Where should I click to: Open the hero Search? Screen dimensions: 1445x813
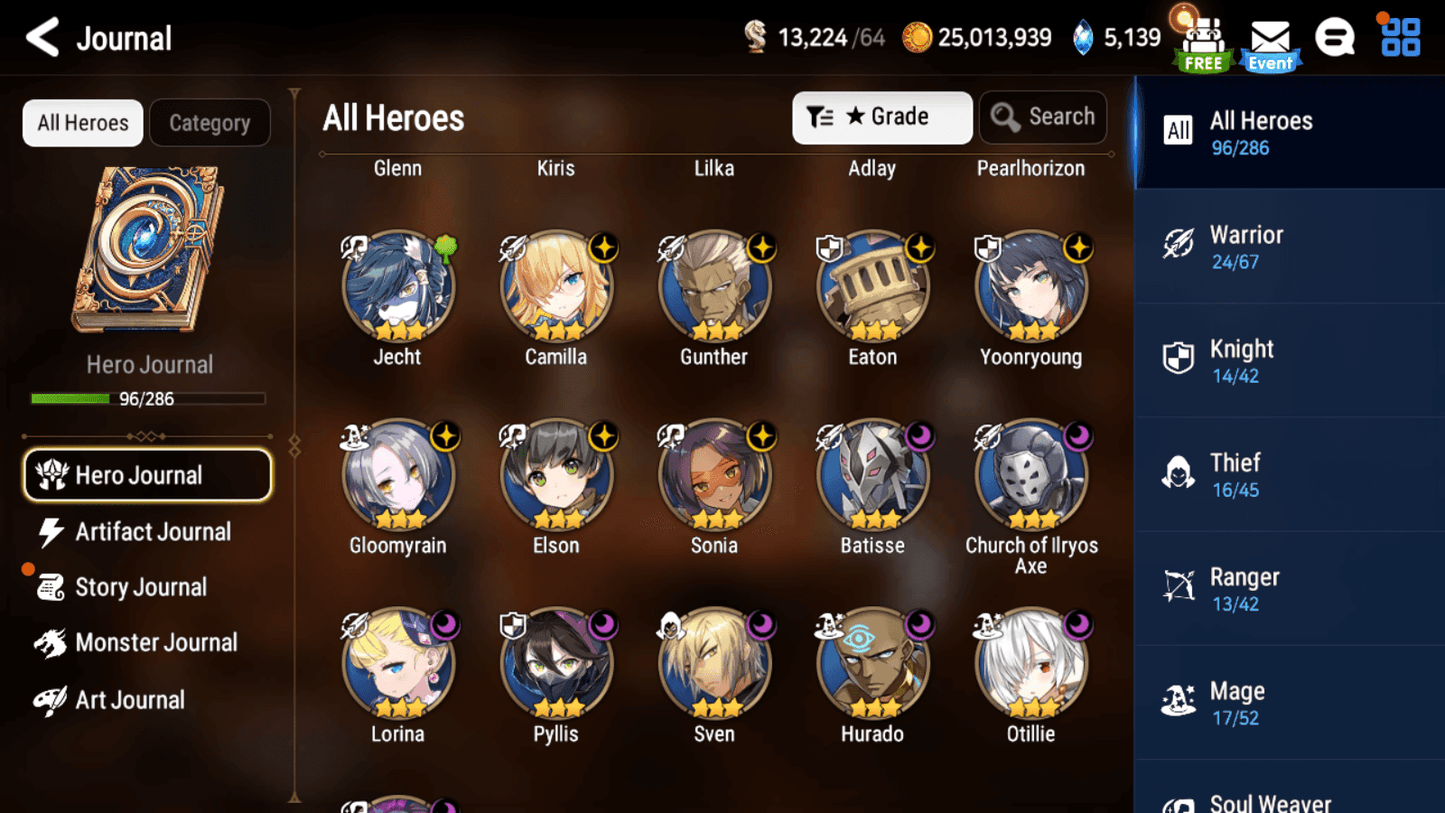point(1043,116)
